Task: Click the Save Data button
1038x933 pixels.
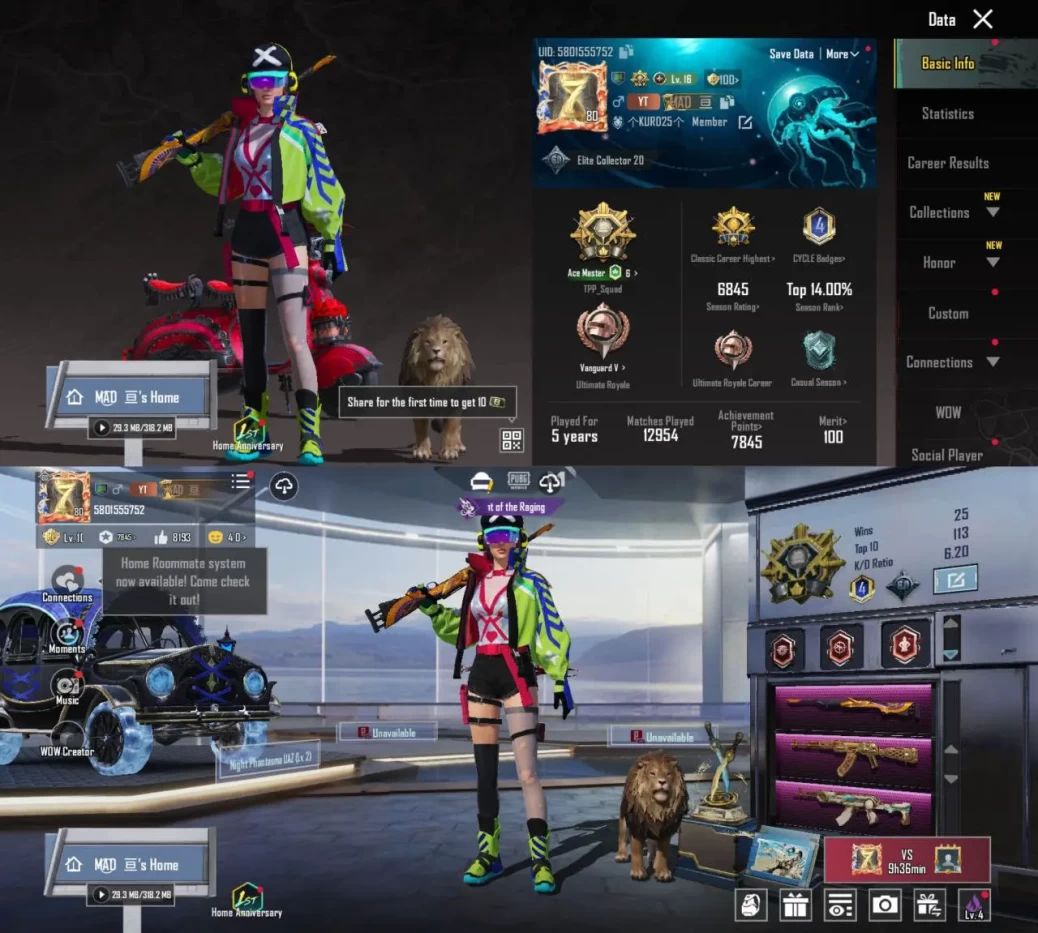Action: pos(791,54)
